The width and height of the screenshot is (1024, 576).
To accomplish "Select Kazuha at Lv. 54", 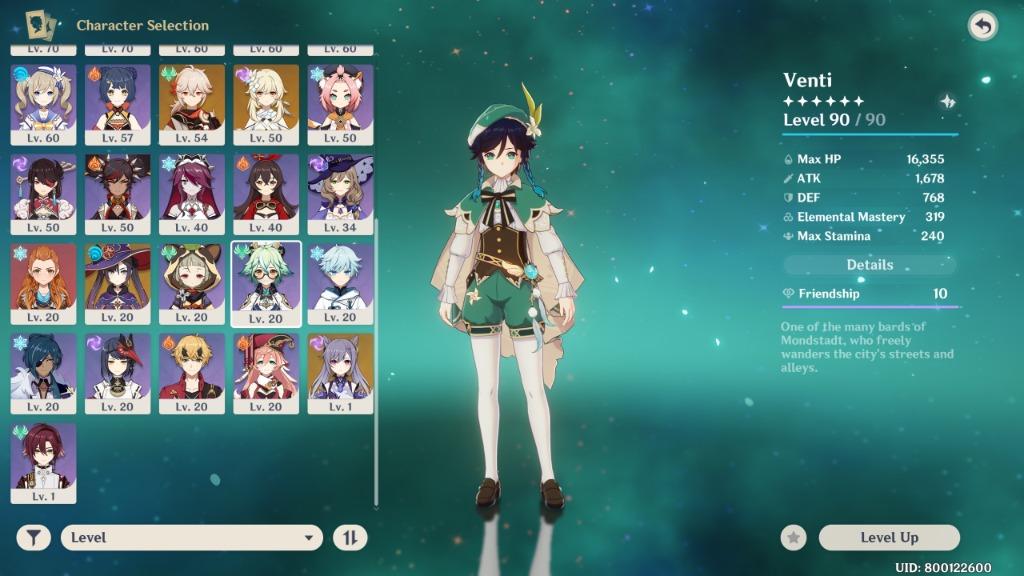I will (192, 104).
